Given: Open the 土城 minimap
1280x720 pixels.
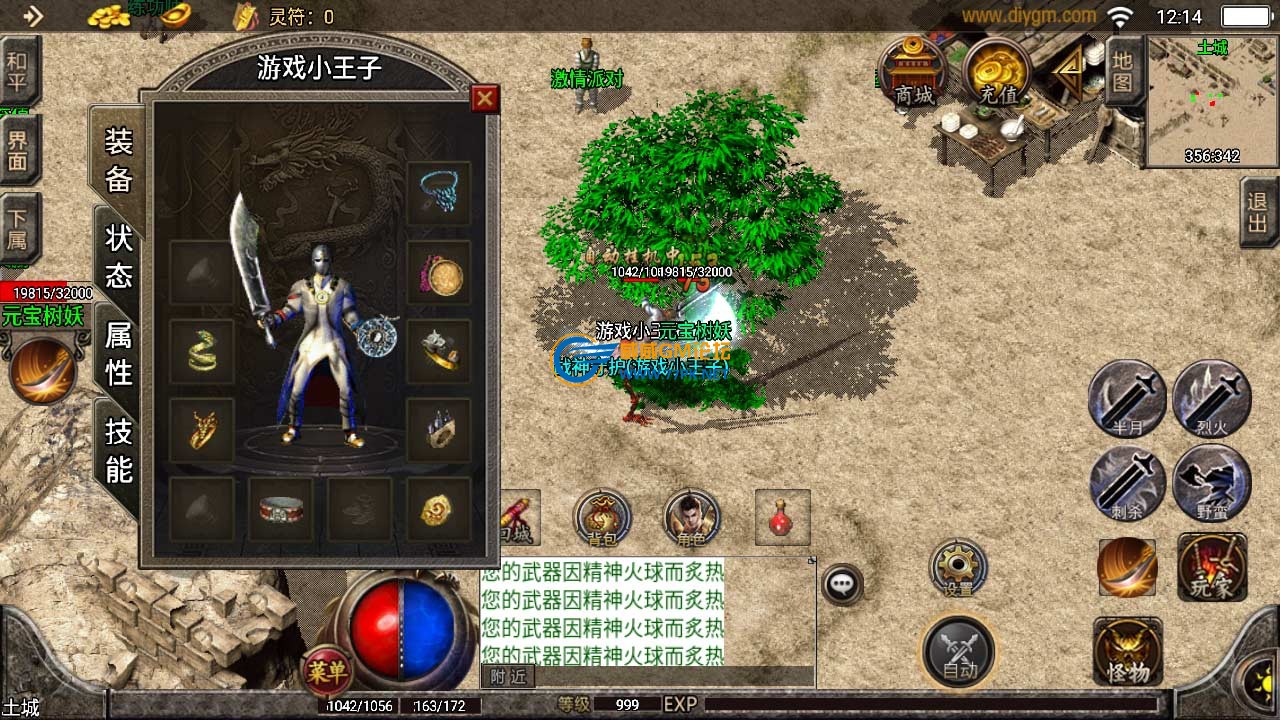Looking at the screenshot, I should click(x=1212, y=100).
